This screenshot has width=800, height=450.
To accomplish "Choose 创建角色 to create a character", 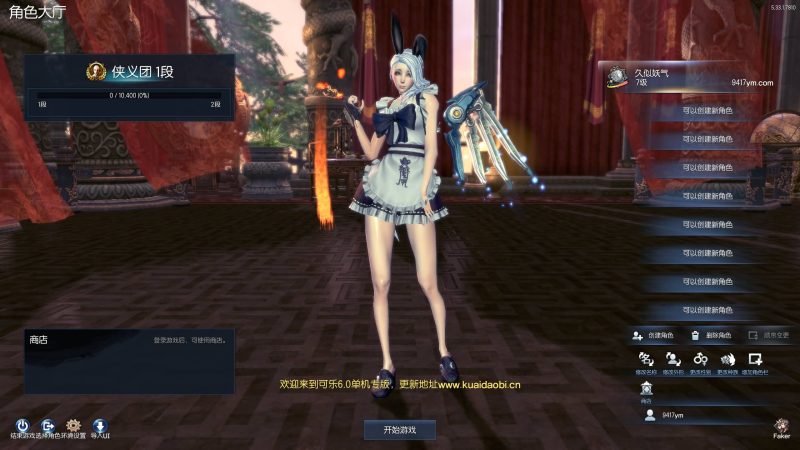I will [x=654, y=335].
